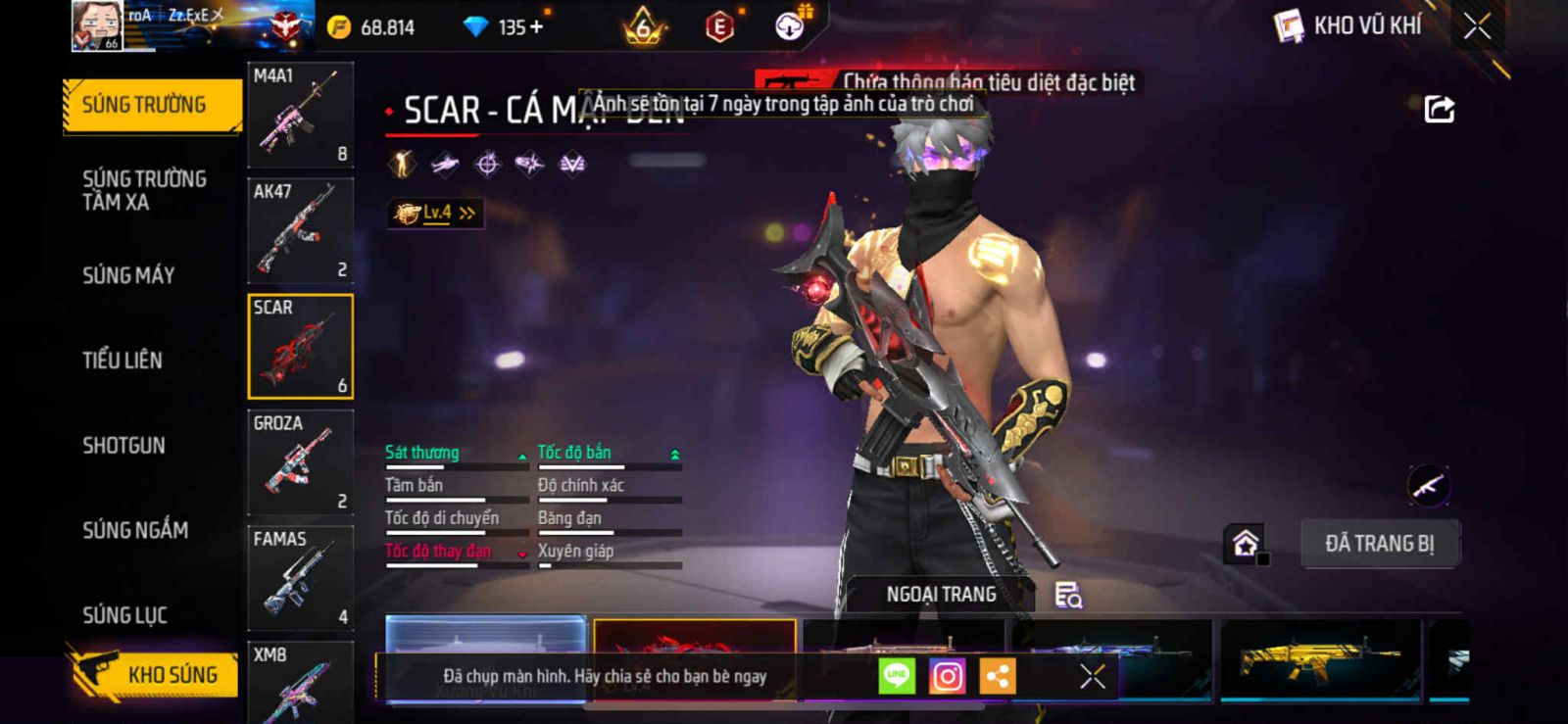
Task: Open the SÚNG NGẮM category
Action: [x=135, y=530]
